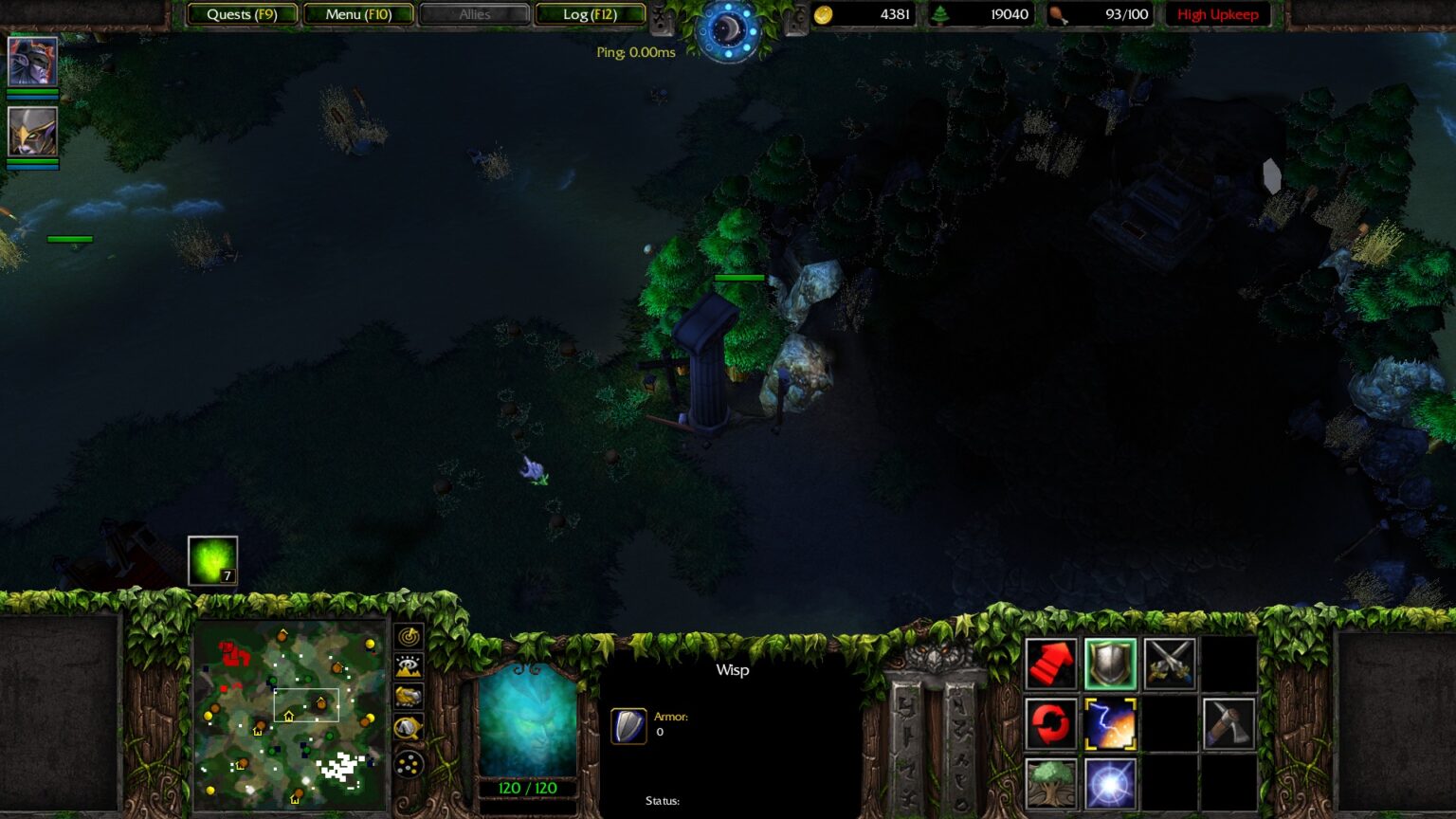Toggle terrain visibility on the minimap
Viewport: 1456px width, 819px height.
409,665
